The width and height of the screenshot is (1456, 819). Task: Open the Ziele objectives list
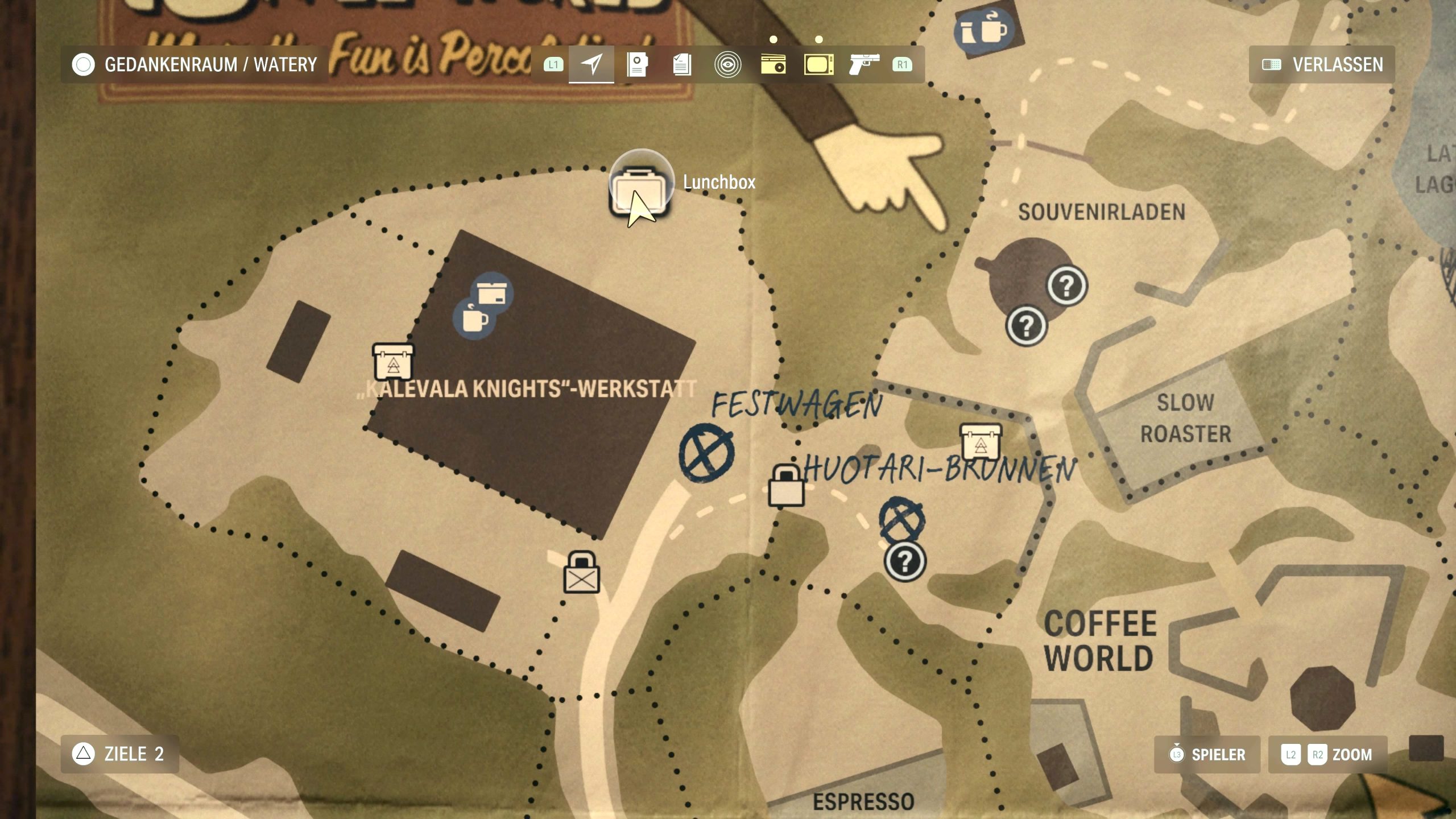point(119,754)
